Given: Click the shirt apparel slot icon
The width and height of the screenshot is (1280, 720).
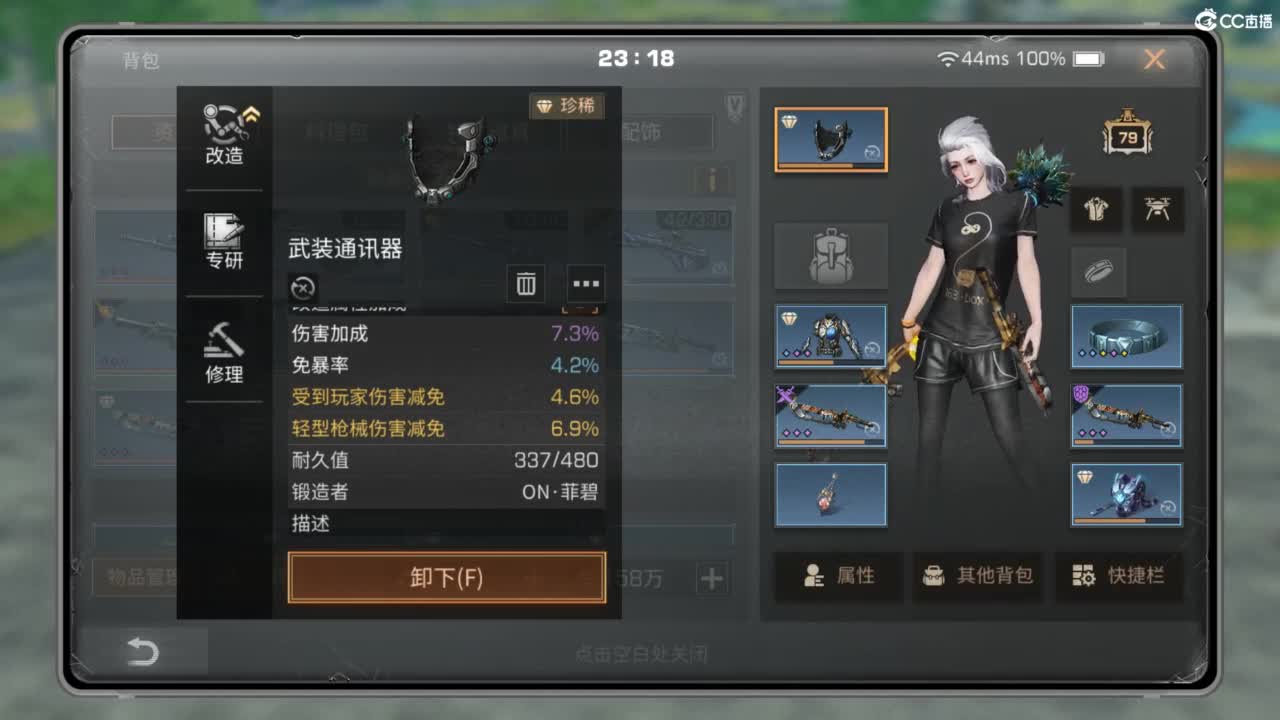Looking at the screenshot, I should pos(1096,210).
